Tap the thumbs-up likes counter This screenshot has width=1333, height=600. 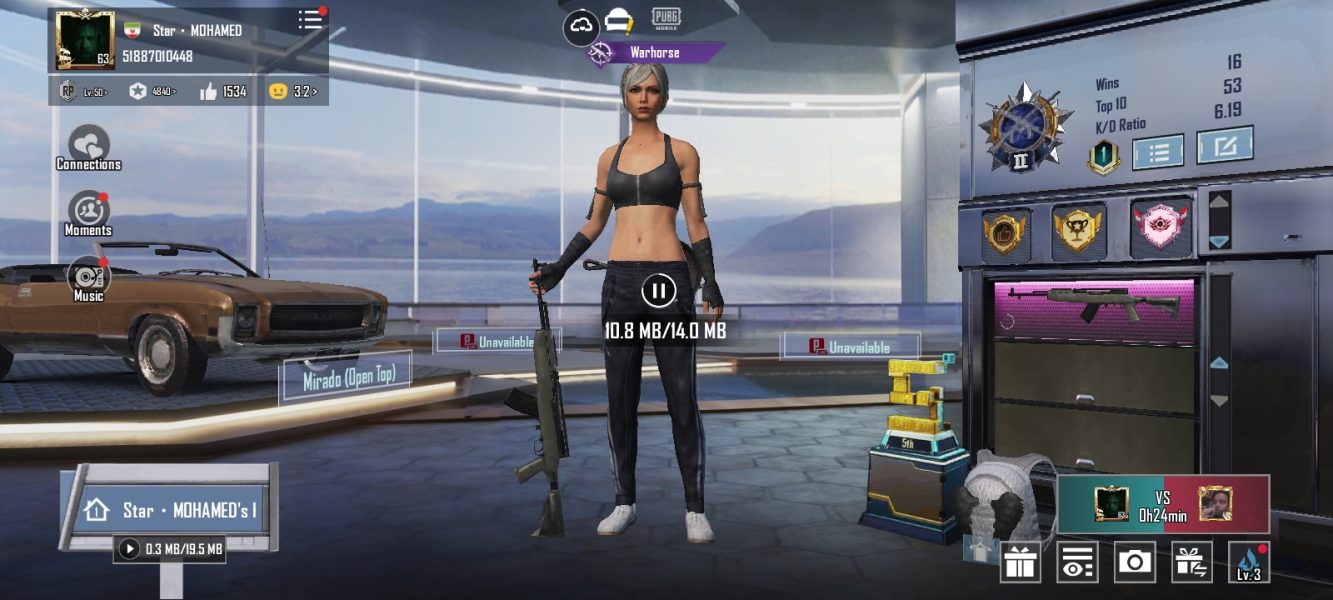coord(223,91)
